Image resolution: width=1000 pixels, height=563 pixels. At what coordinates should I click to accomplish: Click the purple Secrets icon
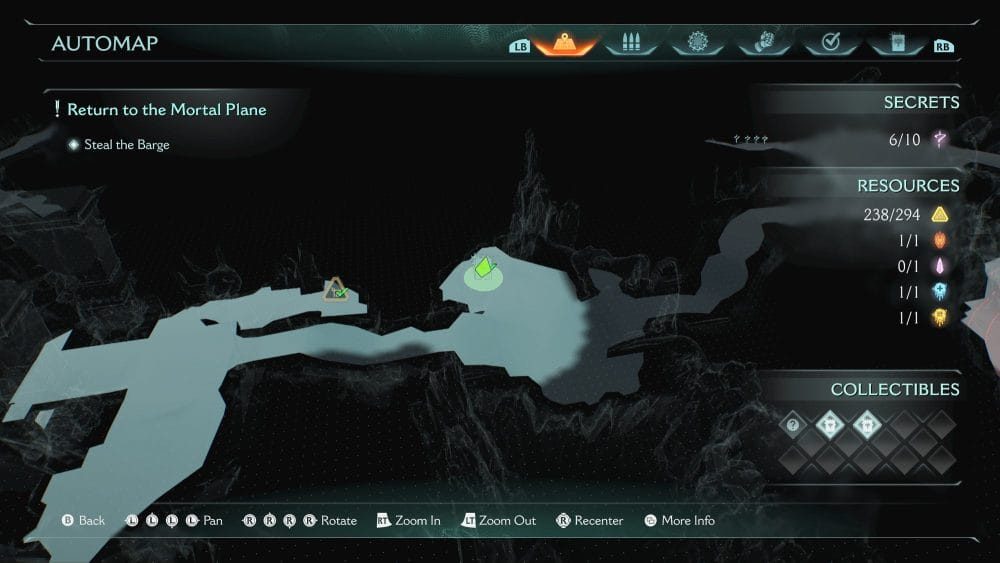point(940,140)
